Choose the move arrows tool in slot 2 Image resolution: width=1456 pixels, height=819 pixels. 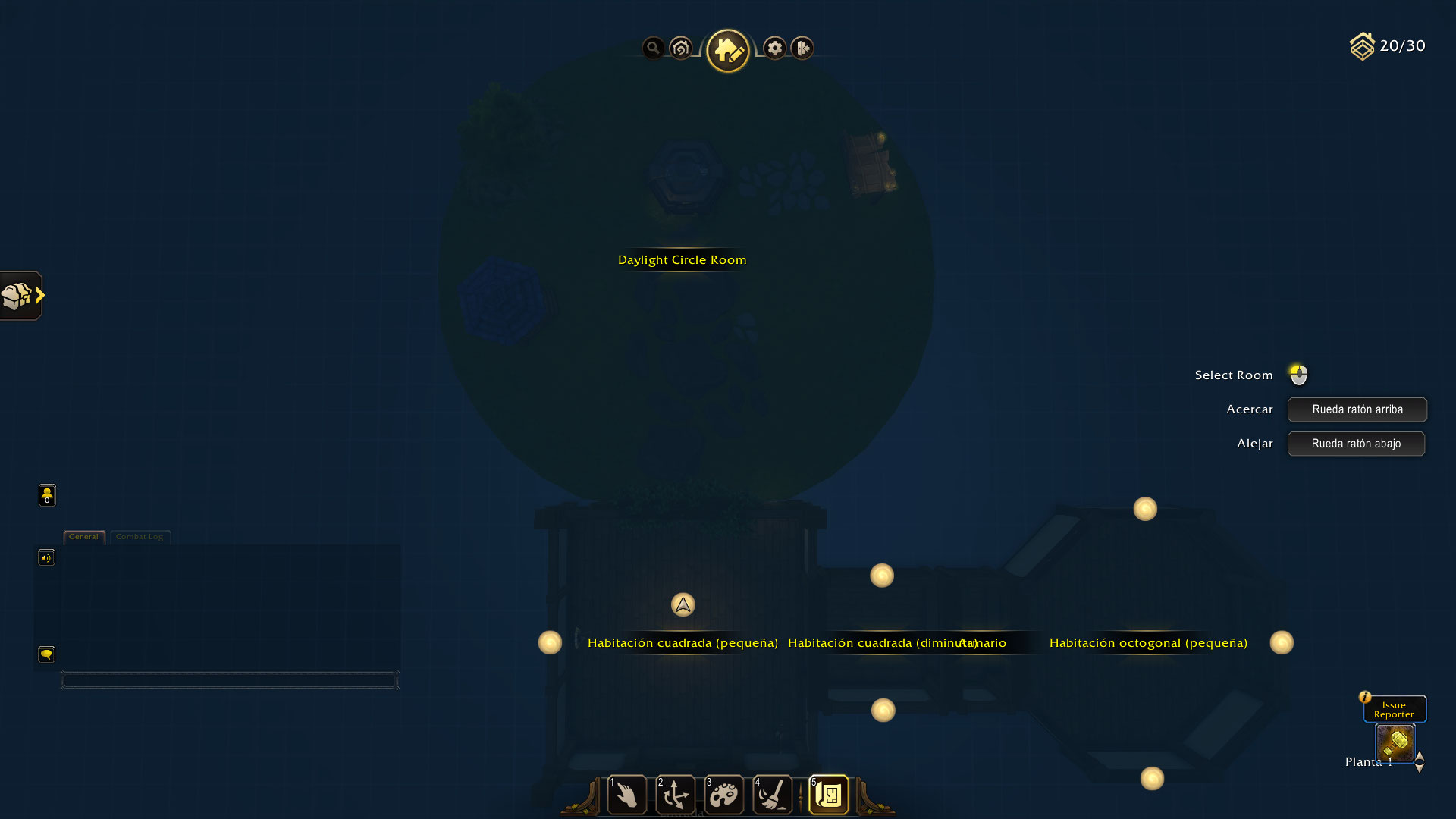pyautogui.click(x=675, y=795)
